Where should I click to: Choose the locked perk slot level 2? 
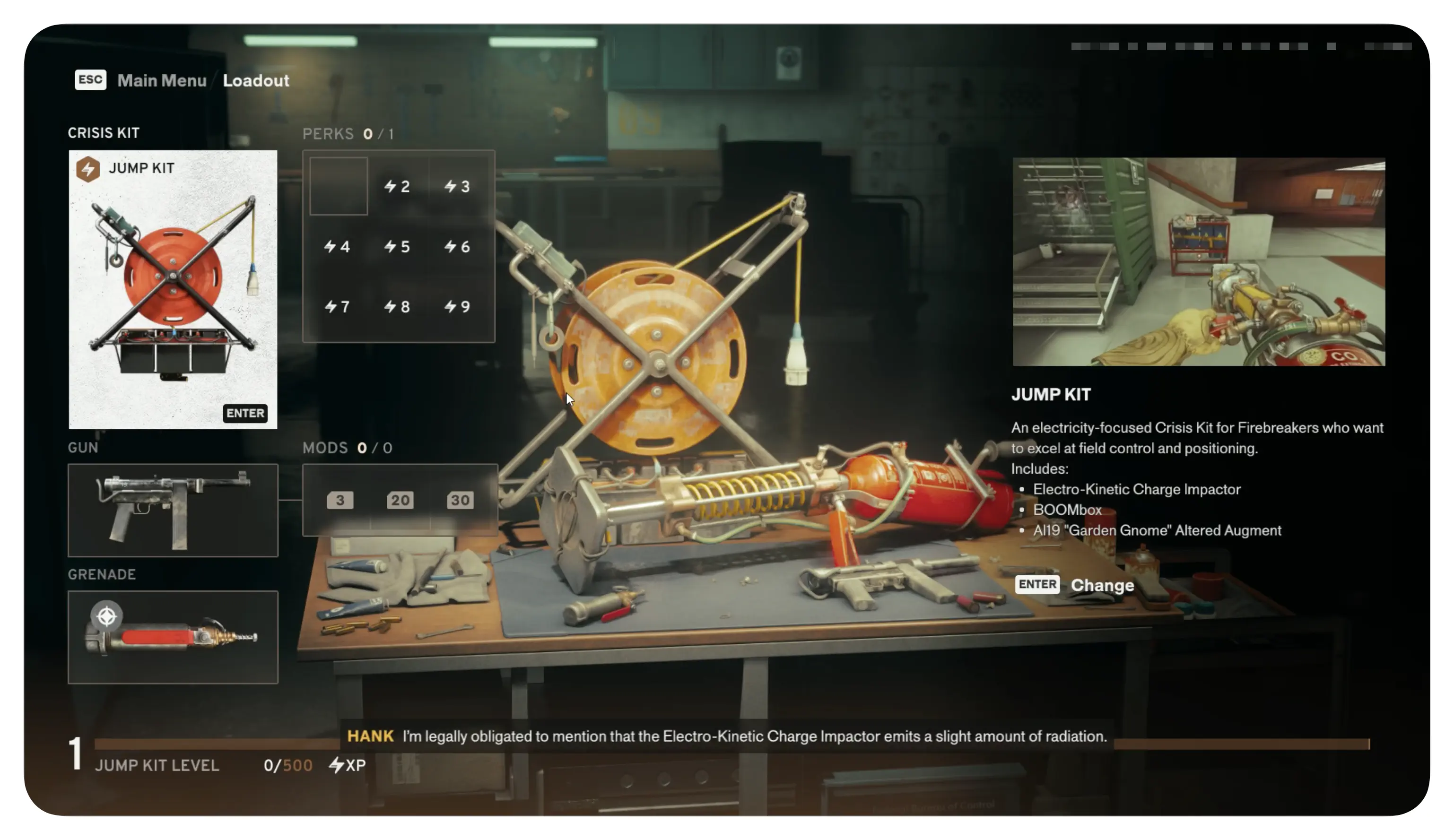(x=398, y=186)
